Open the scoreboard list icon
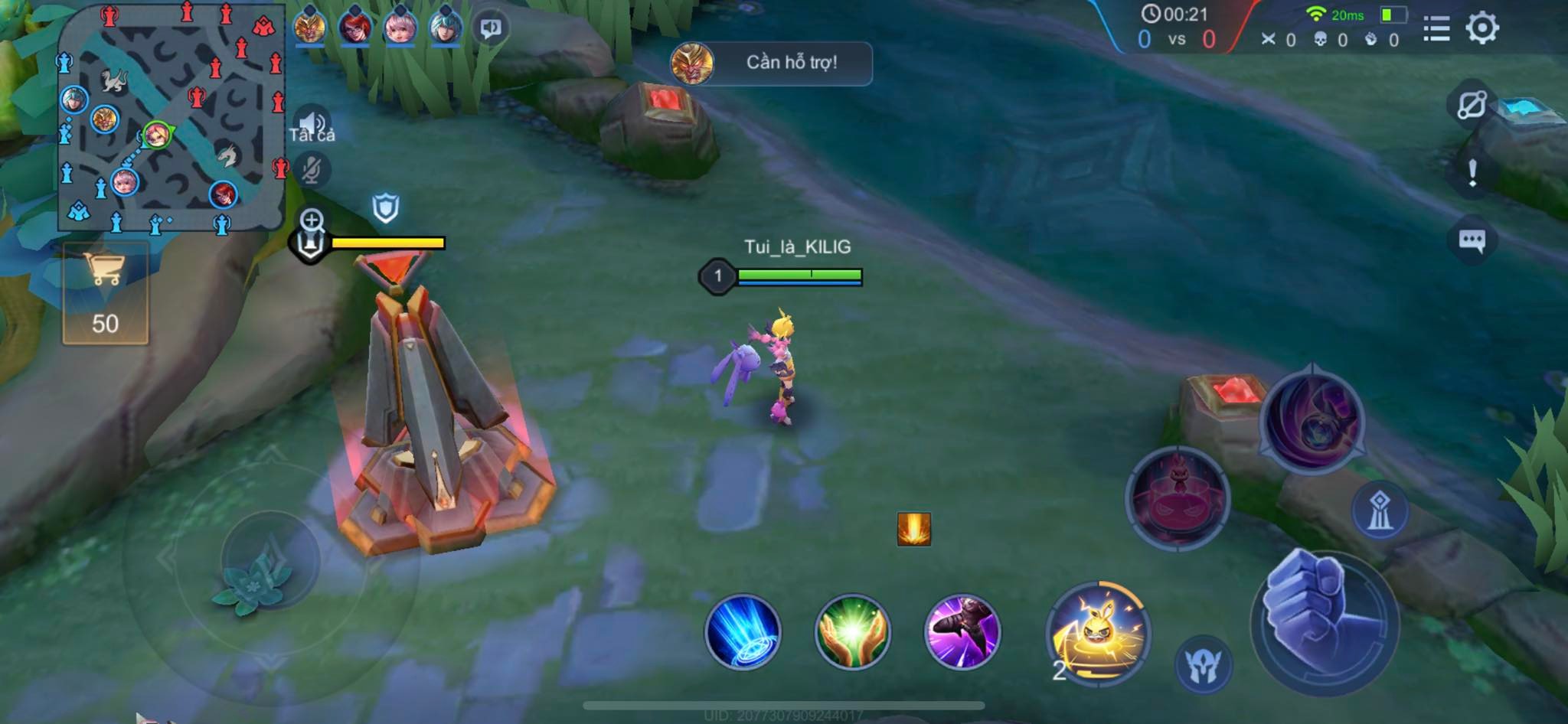Screen dimensions: 1568x724 coord(1436,29)
